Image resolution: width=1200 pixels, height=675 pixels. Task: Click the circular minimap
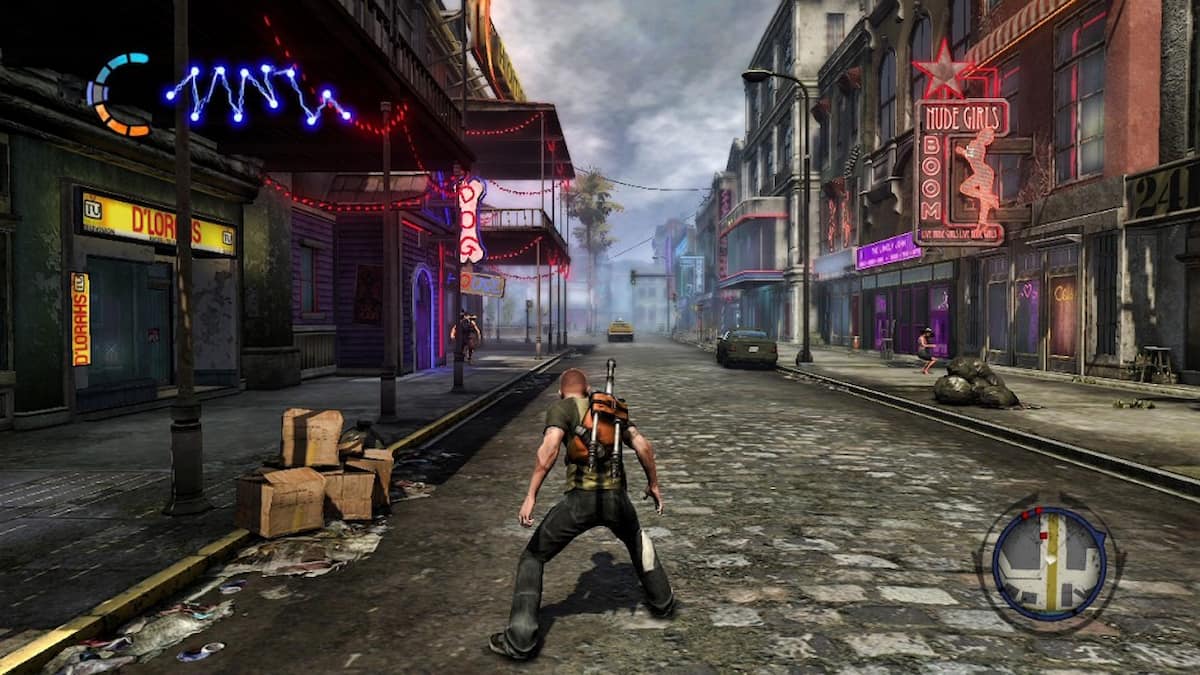[x=1049, y=563]
